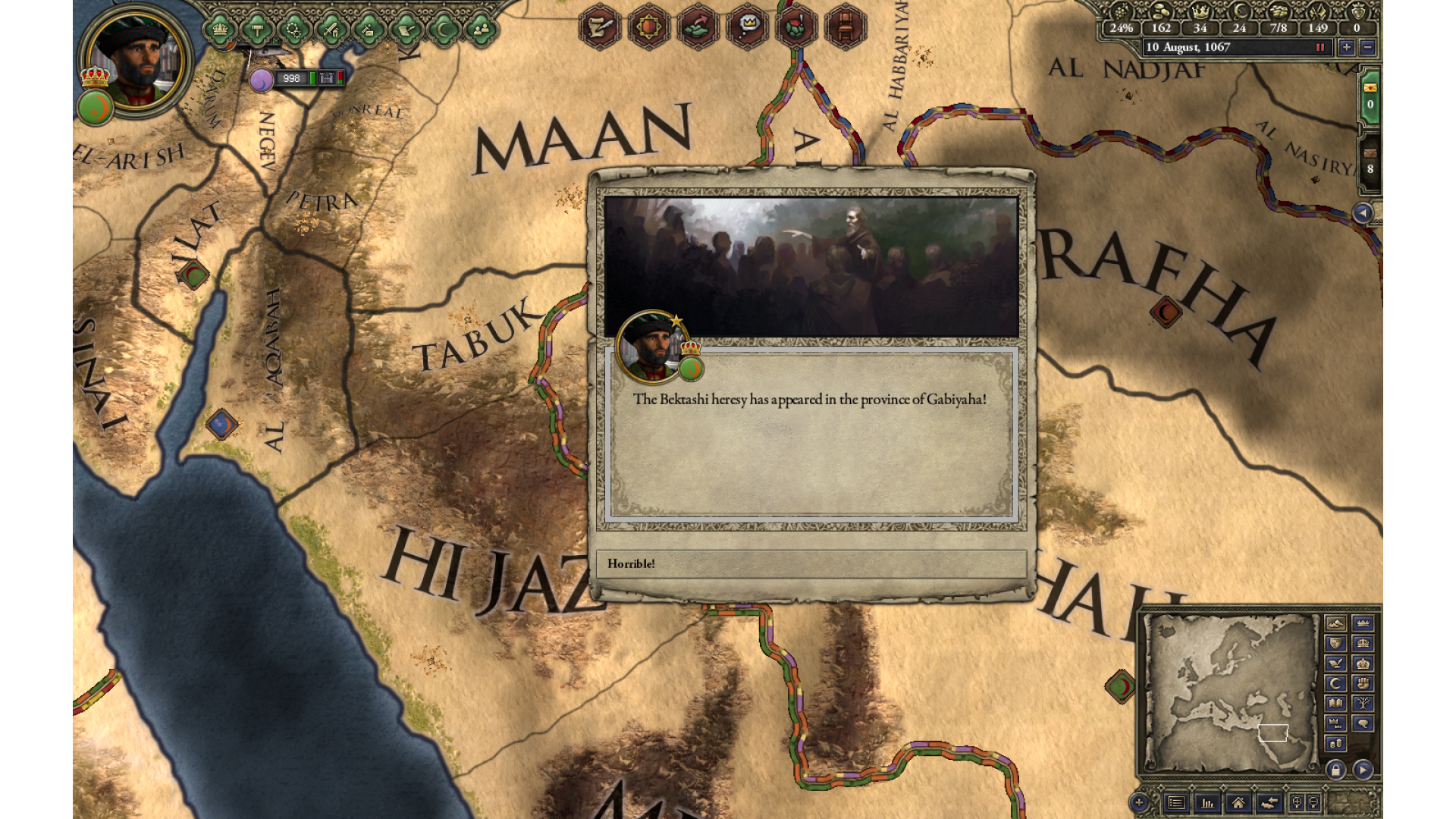Screen dimensions: 1456x819
Task: Open the ledger bar chart button
Action: 1207,802
